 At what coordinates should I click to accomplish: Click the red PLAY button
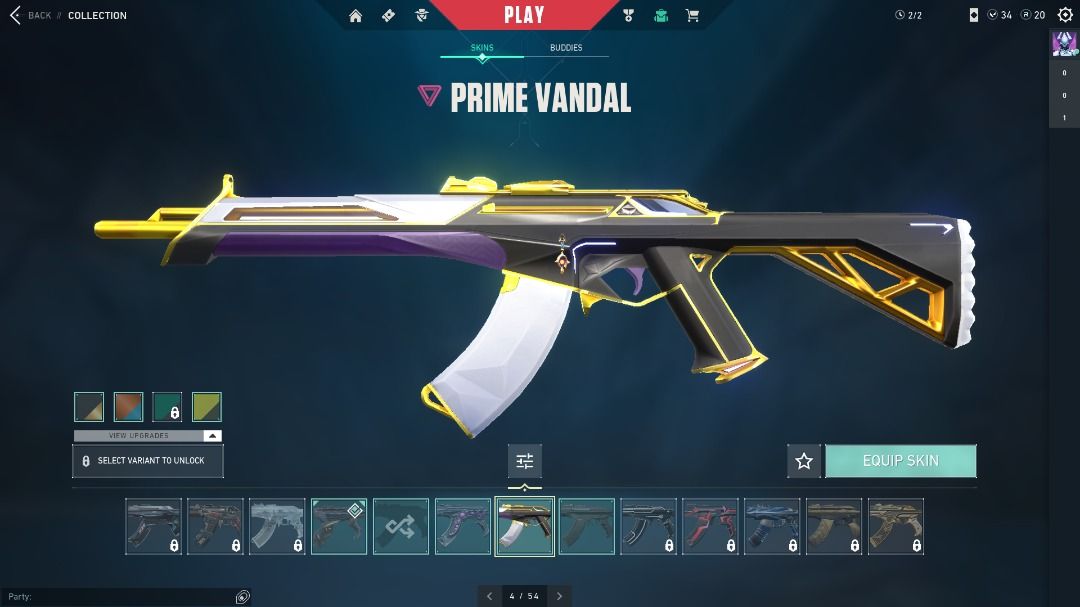click(x=524, y=15)
